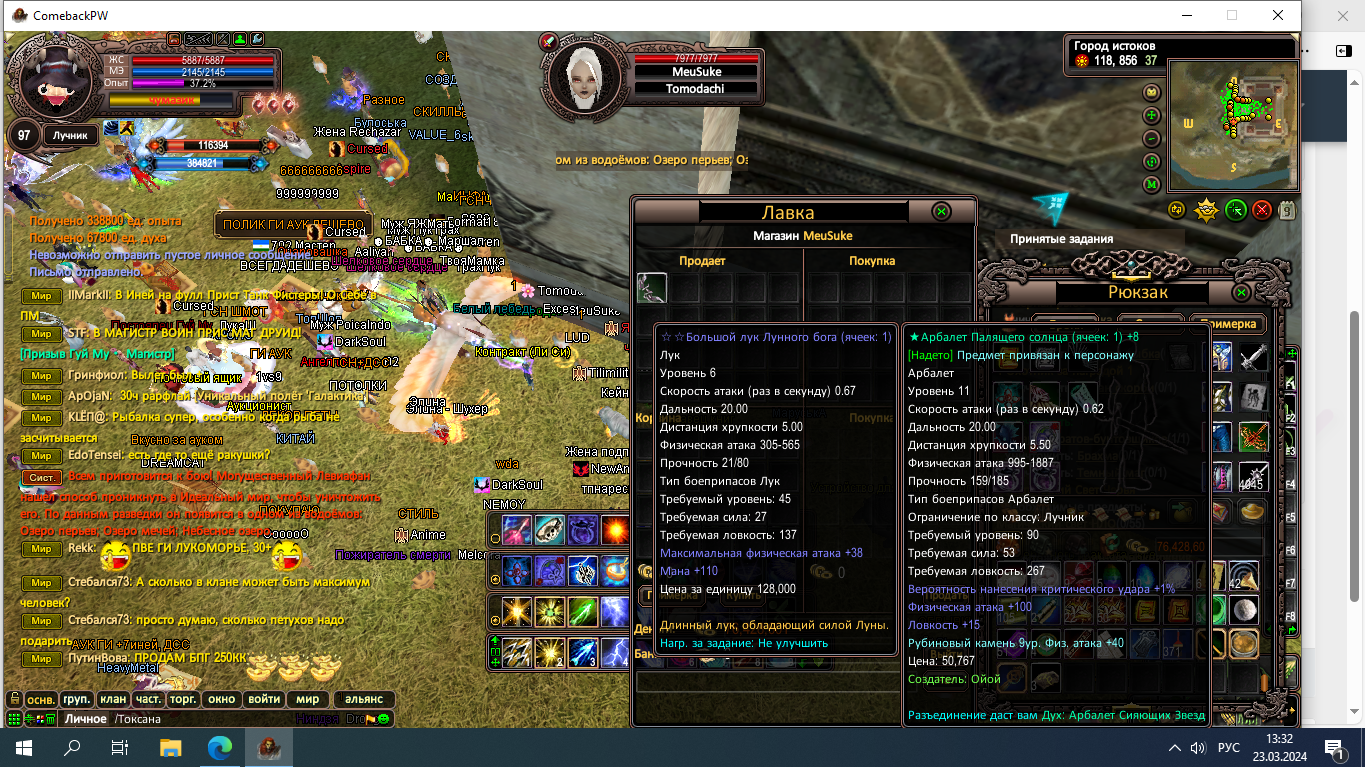Toggle the chat lock icon
This screenshot has height=767, width=1365.
pyautogui.click(x=14, y=699)
